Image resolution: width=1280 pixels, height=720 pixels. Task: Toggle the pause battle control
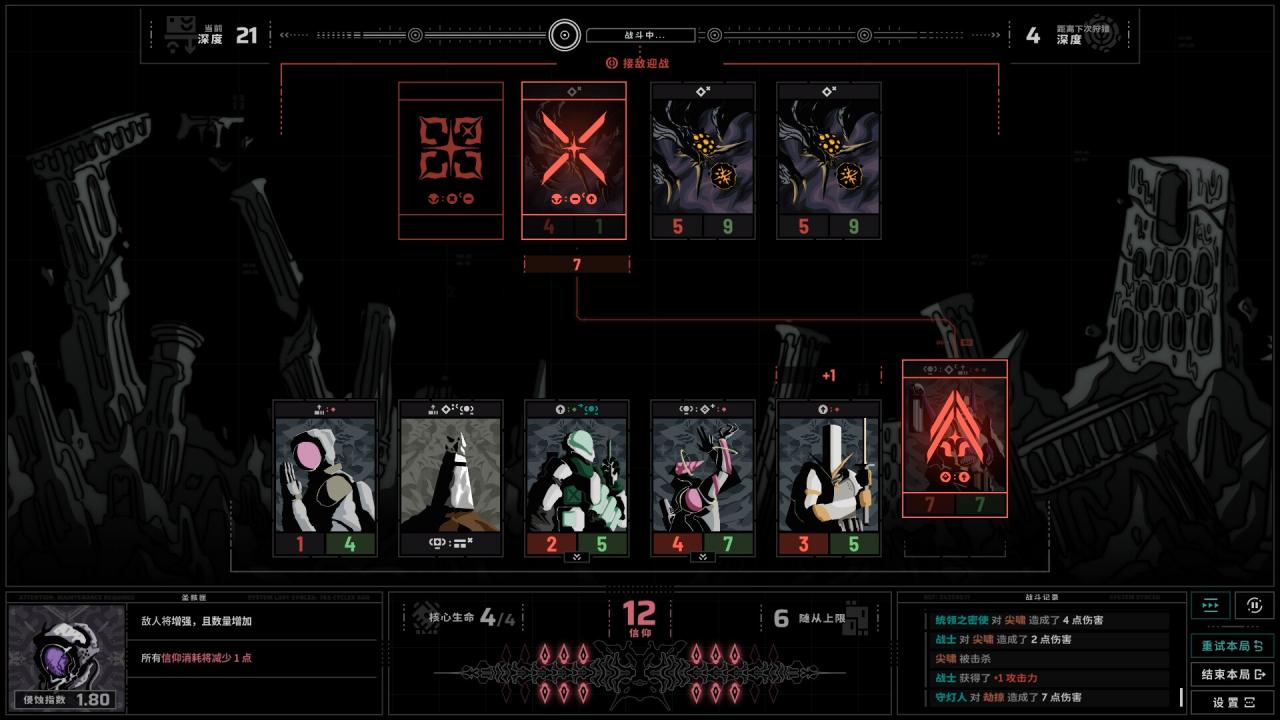pyautogui.click(x=1255, y=606)
